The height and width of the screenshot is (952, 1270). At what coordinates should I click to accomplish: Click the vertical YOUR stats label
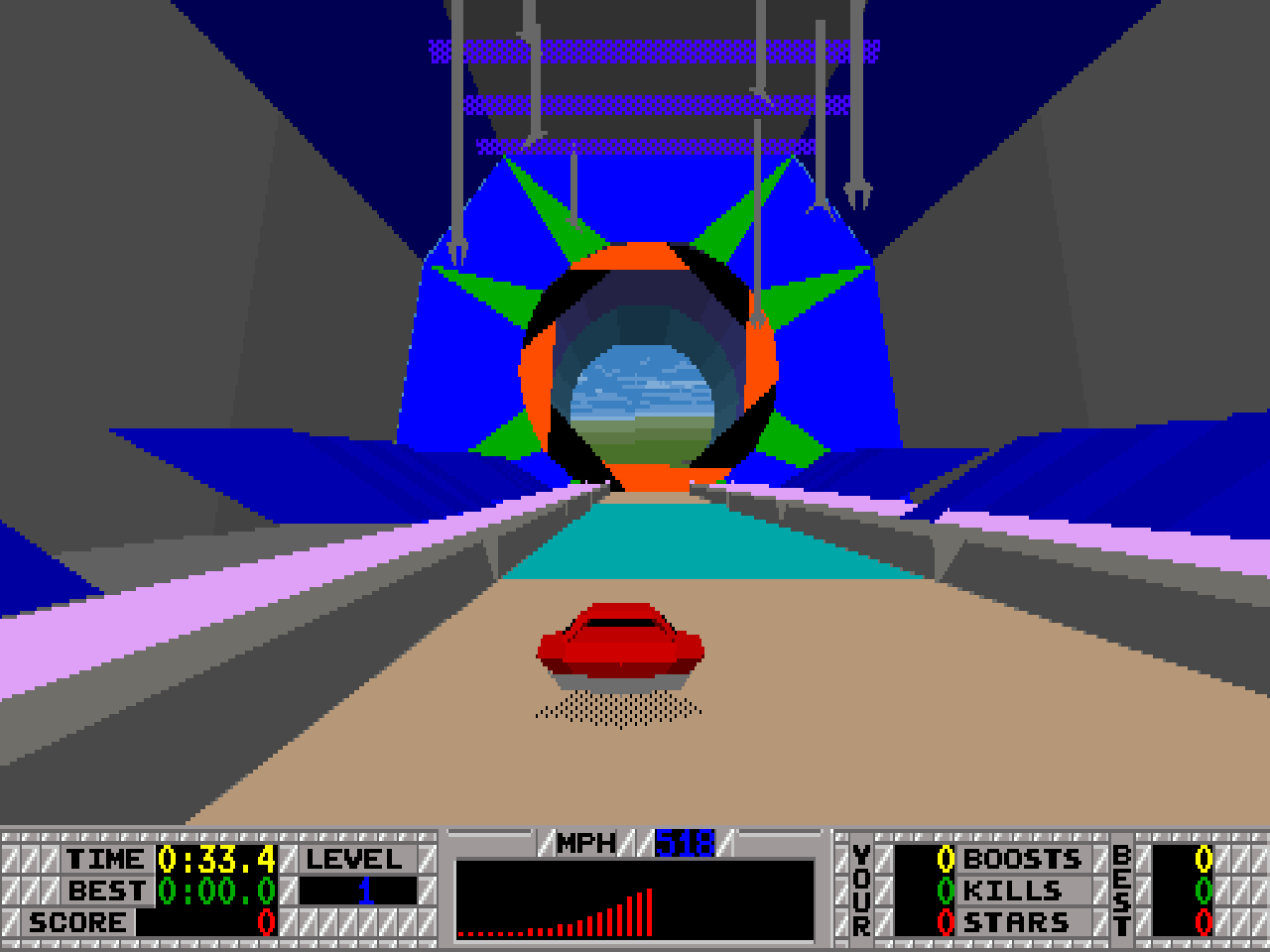coord(859,891)
